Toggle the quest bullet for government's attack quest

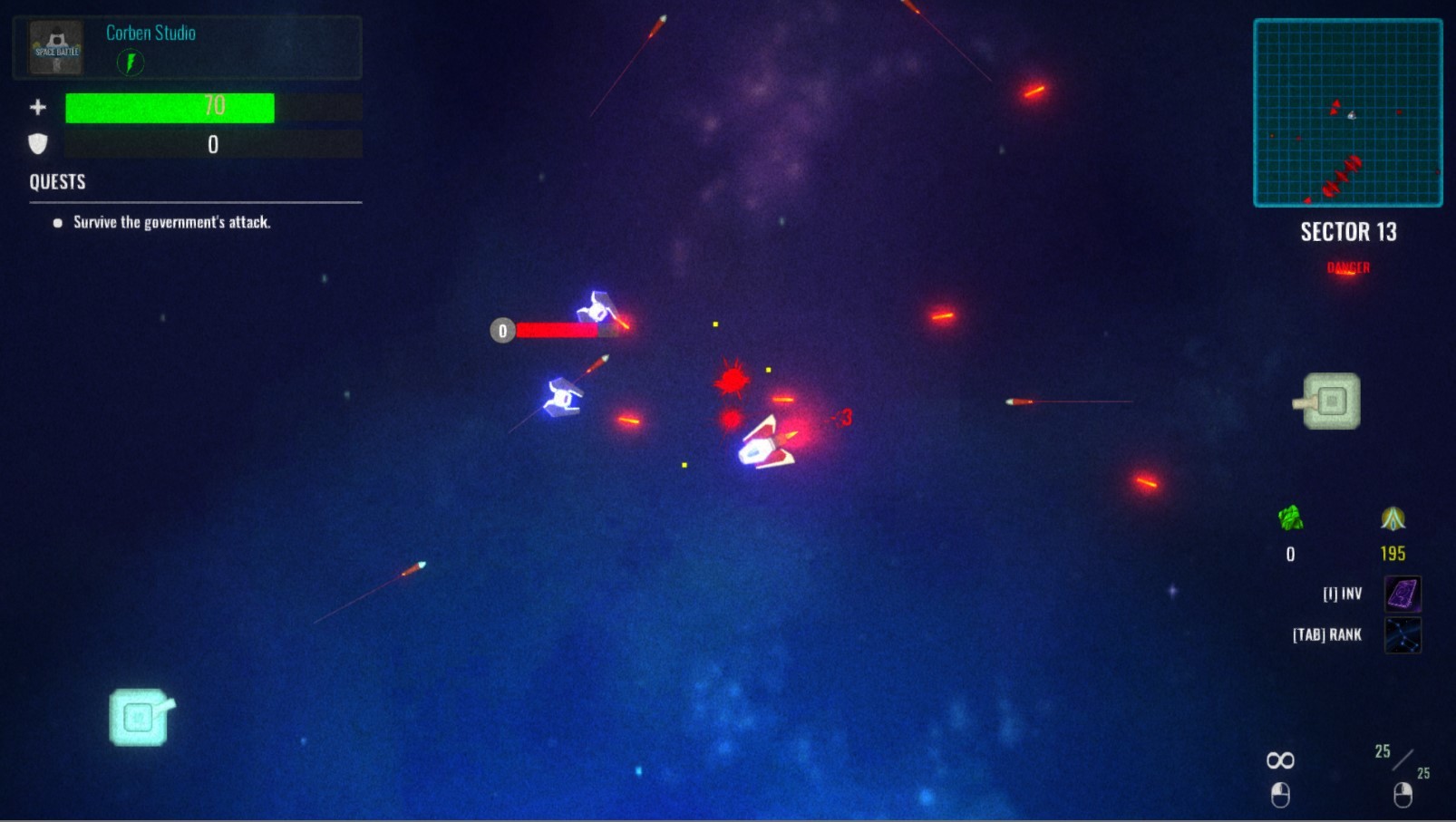[x=56, y=221]
